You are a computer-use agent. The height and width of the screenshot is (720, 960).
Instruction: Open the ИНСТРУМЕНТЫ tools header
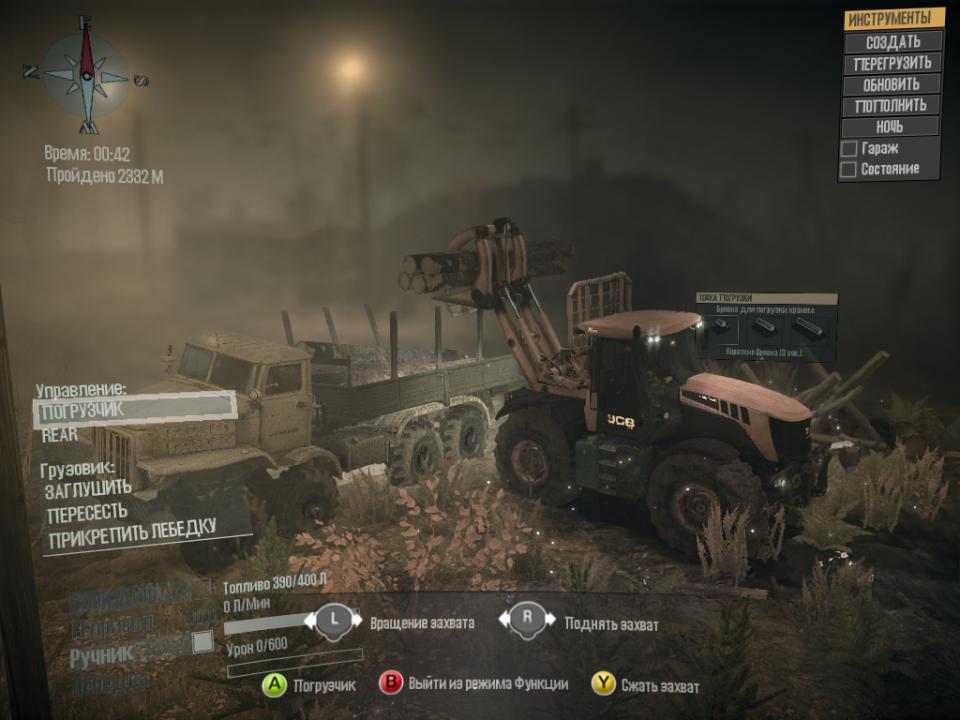click(894, 19)
